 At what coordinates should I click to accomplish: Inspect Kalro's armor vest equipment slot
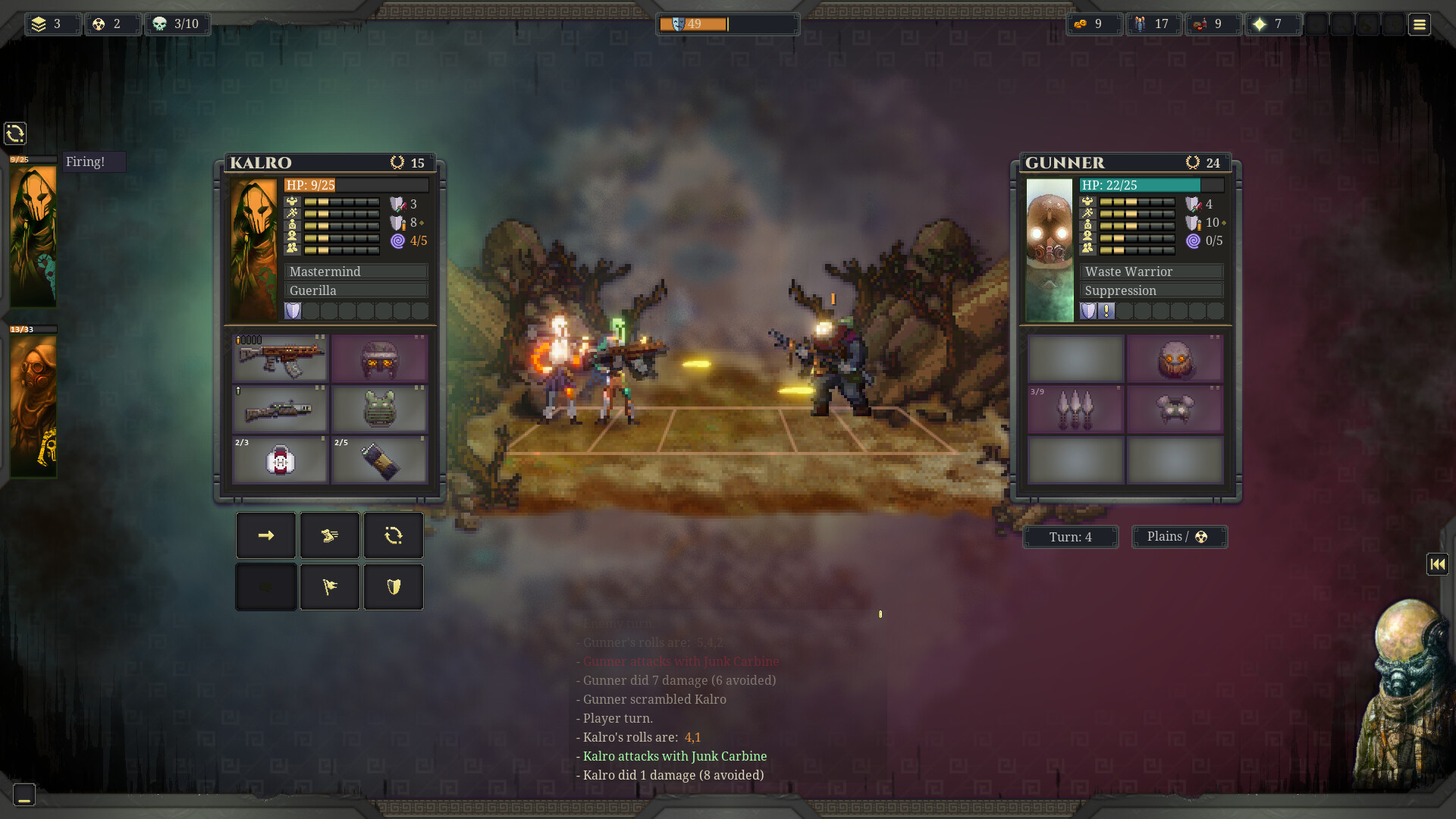379,409
